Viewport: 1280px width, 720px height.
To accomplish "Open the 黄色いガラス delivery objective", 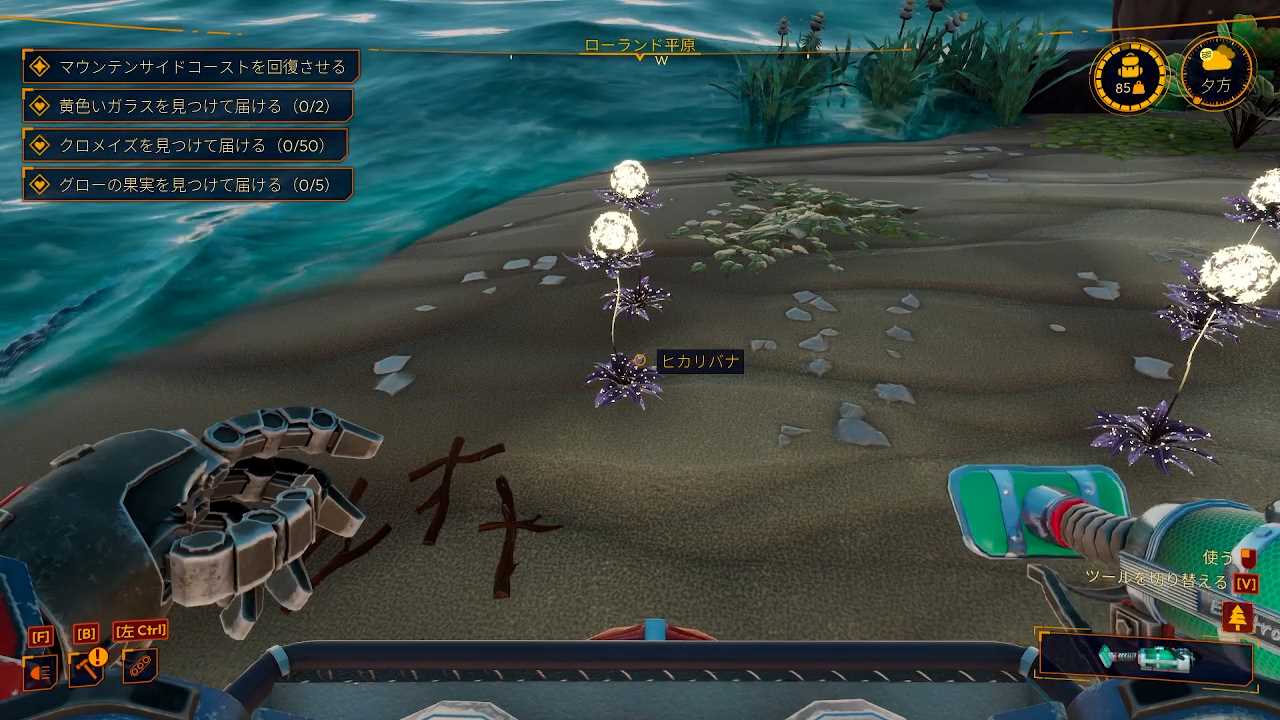I will 187,106.
